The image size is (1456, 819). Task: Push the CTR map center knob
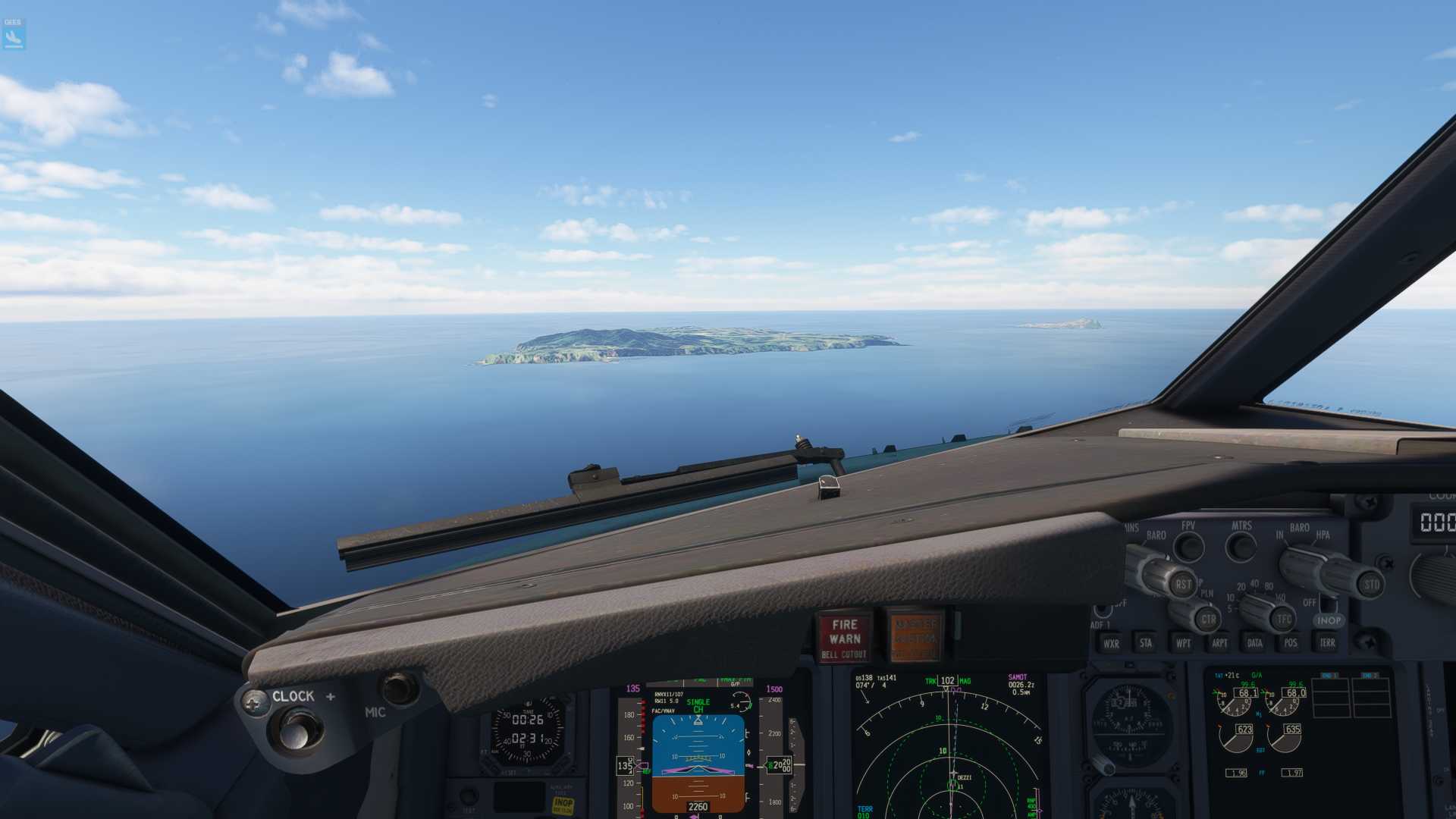(x=1207, y=620)
